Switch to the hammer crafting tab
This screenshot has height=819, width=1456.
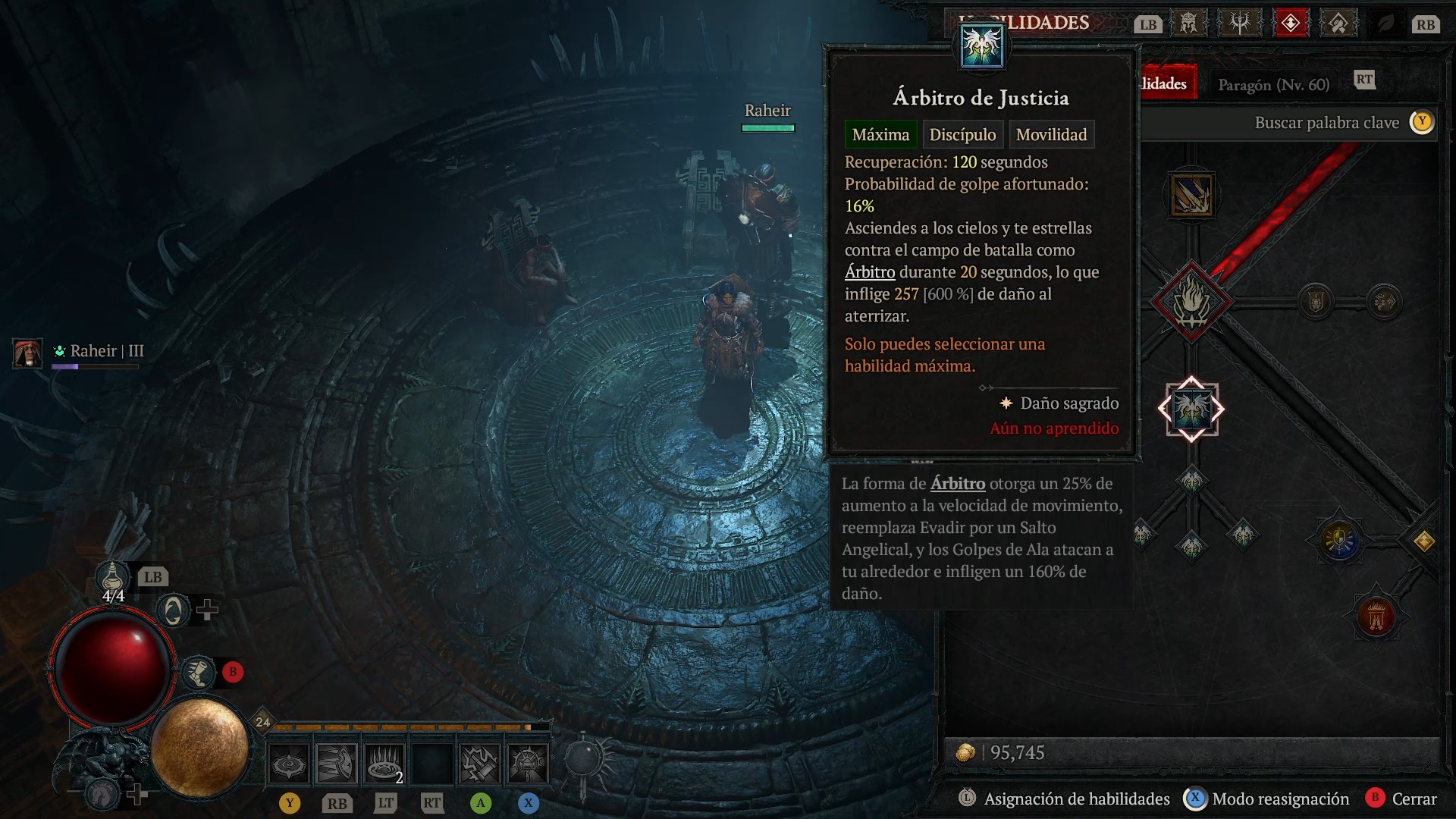[x=1338, y=24]
